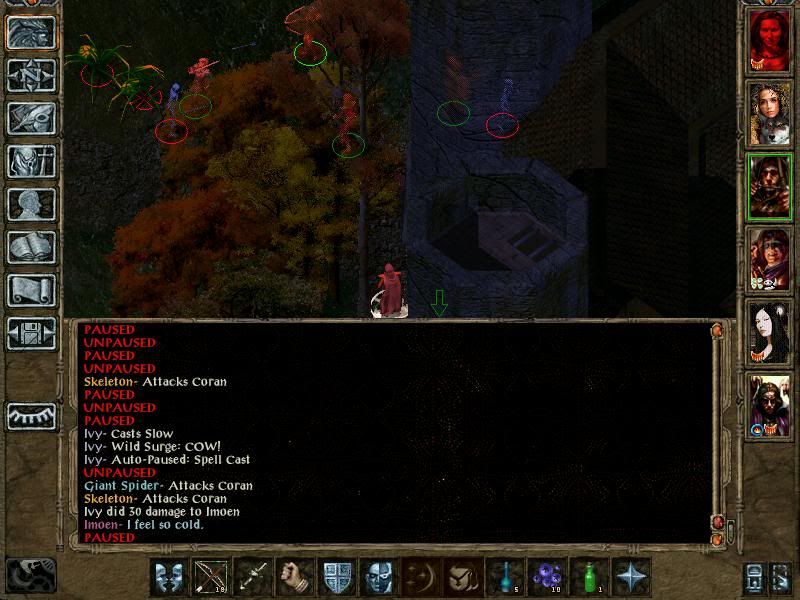Show the Character Record screen
The width and height of the screenshot is (800, 600).
tap(31, 204)
